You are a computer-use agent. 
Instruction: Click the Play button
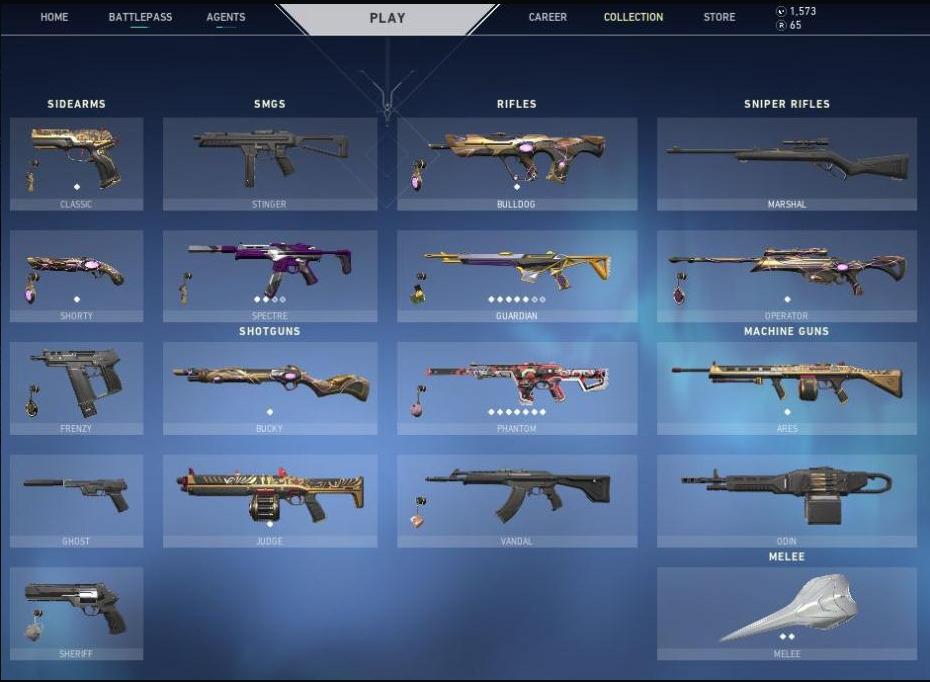[x=387, y=18]
